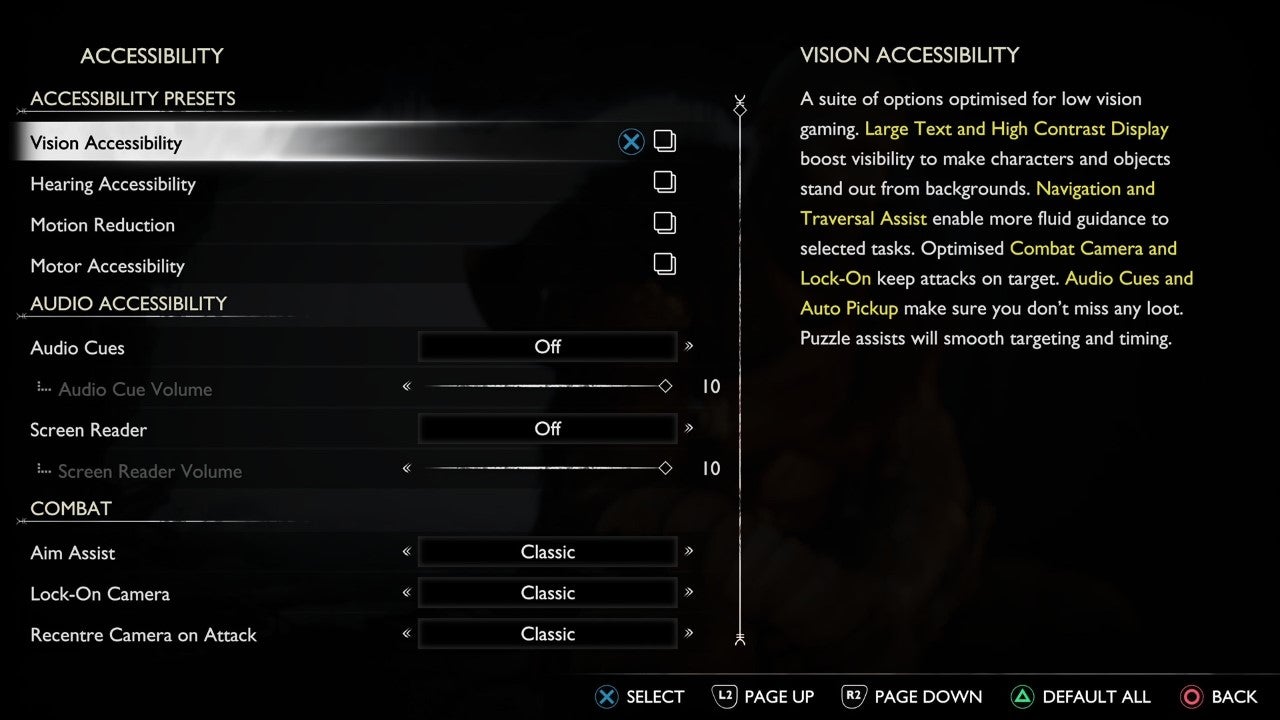This screenshot has width=1280, height=720.
Task: Click the next arrow beside Aim Assist
Action: 688,552
